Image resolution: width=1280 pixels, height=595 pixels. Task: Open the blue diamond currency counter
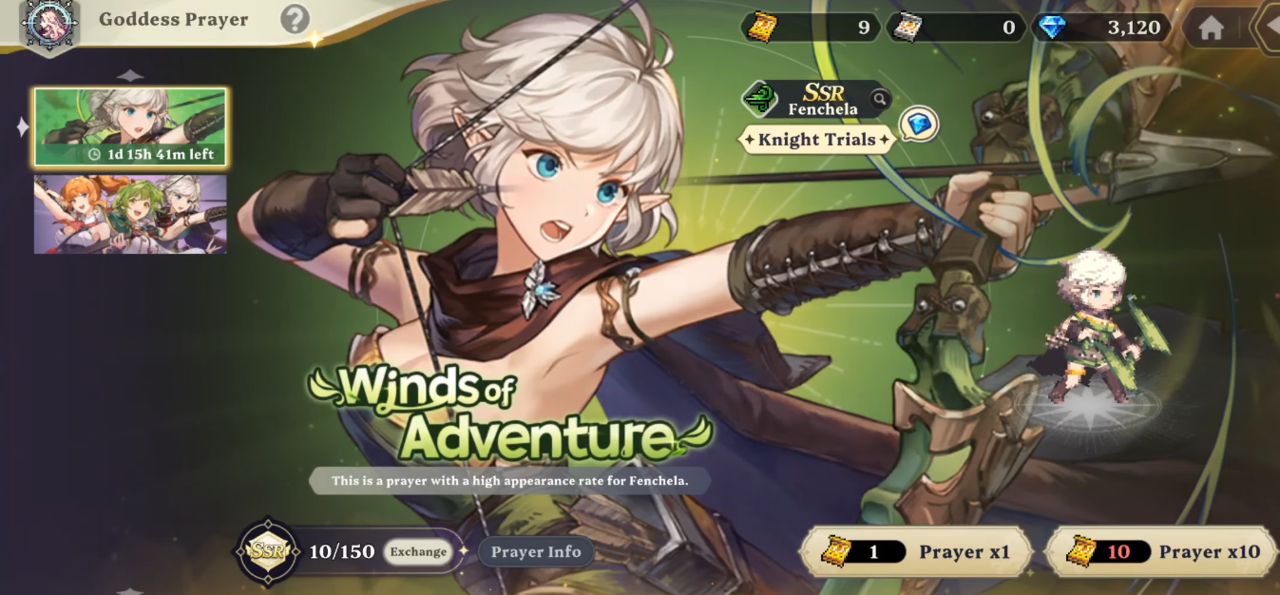coord(1103,27)
